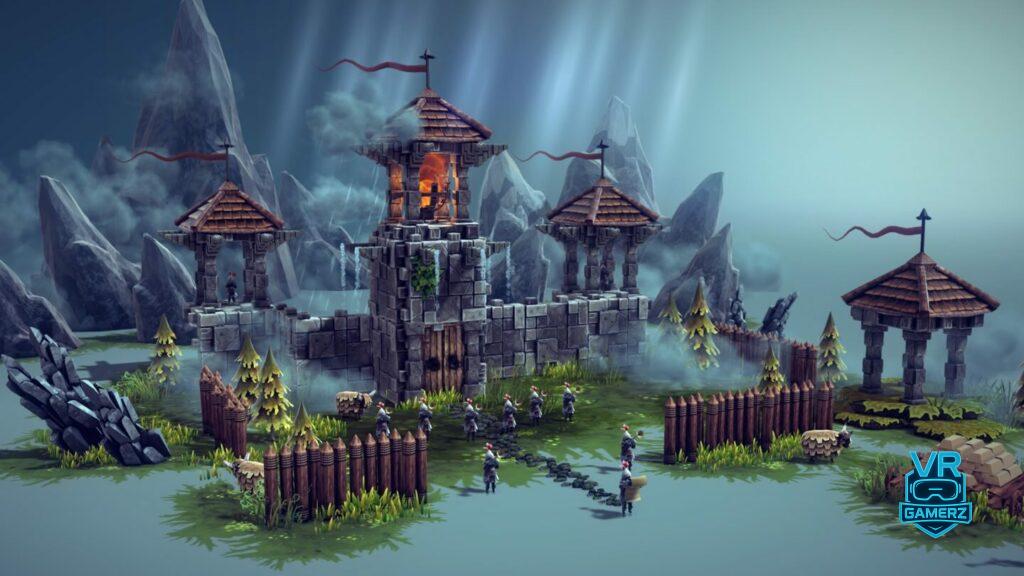The image size is (1024, 576).
Task: Click the VR Gamerz logo watermark
Action: coord(935,495)
